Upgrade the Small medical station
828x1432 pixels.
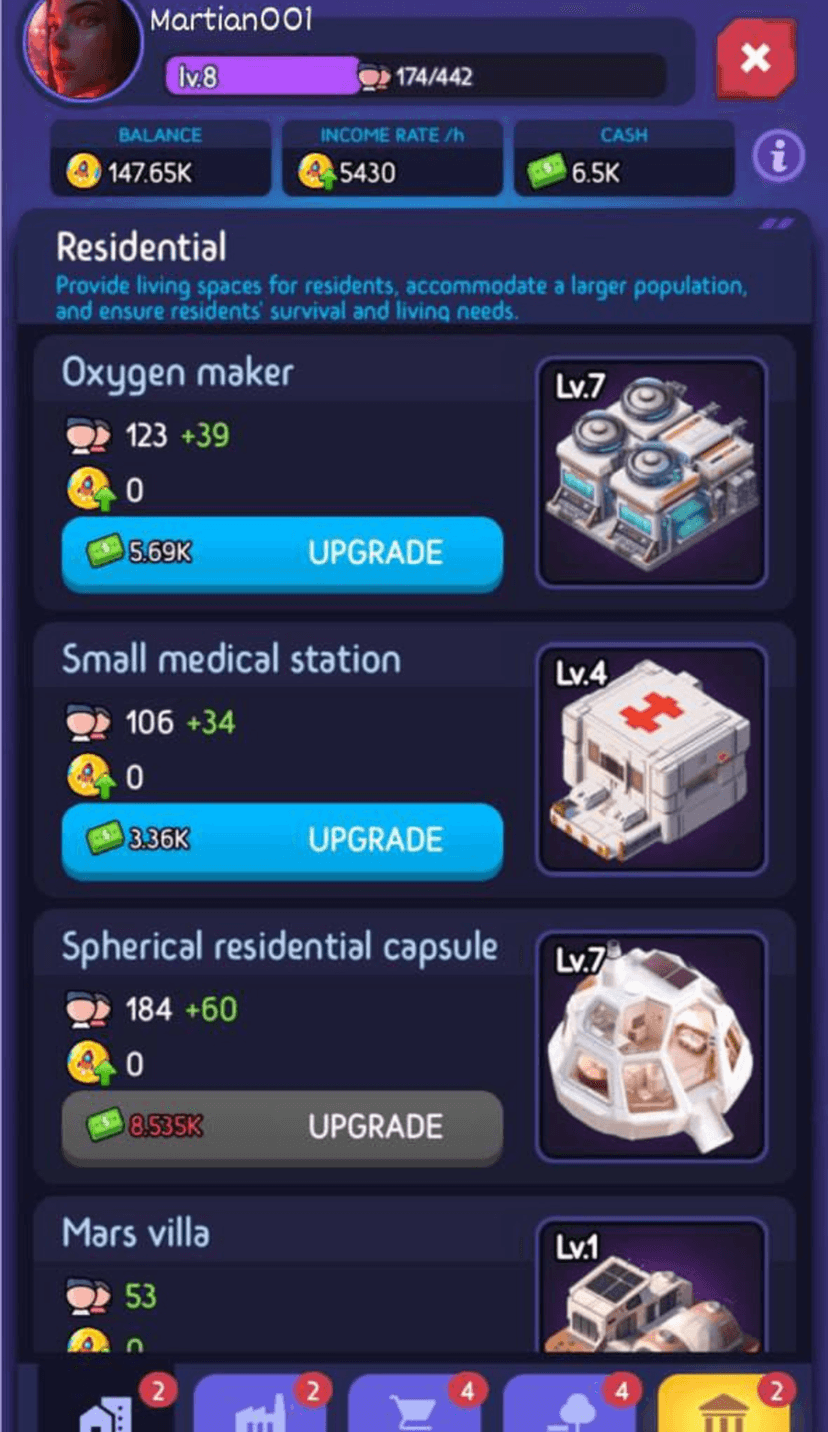tap(282, 839)
